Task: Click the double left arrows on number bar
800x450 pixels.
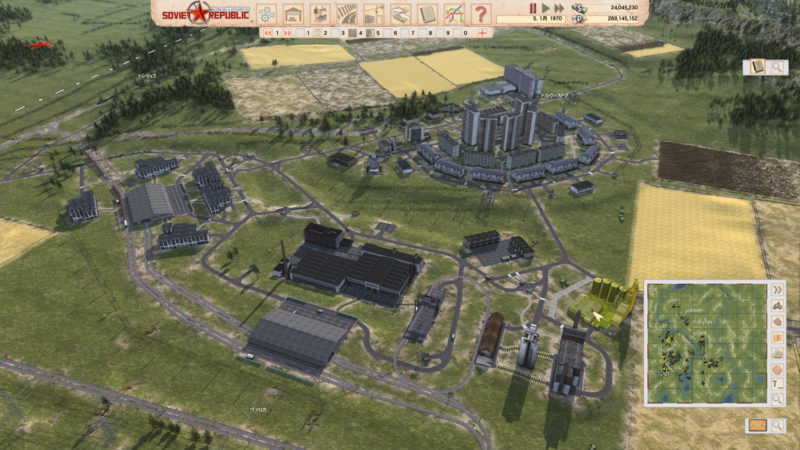Action: pos(266,32)
